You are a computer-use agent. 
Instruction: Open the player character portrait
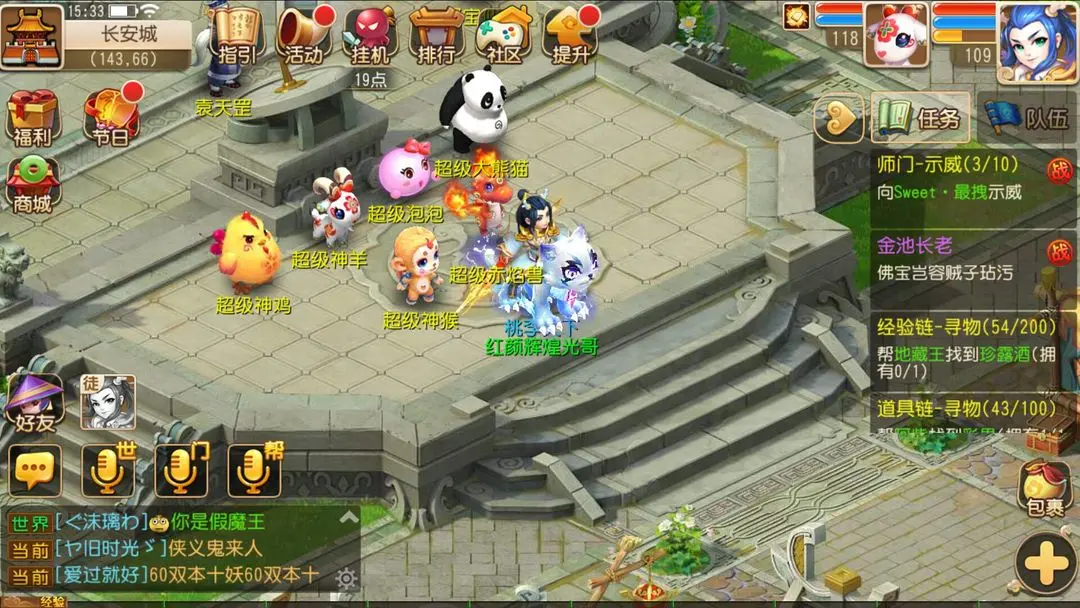(1037, 41)
